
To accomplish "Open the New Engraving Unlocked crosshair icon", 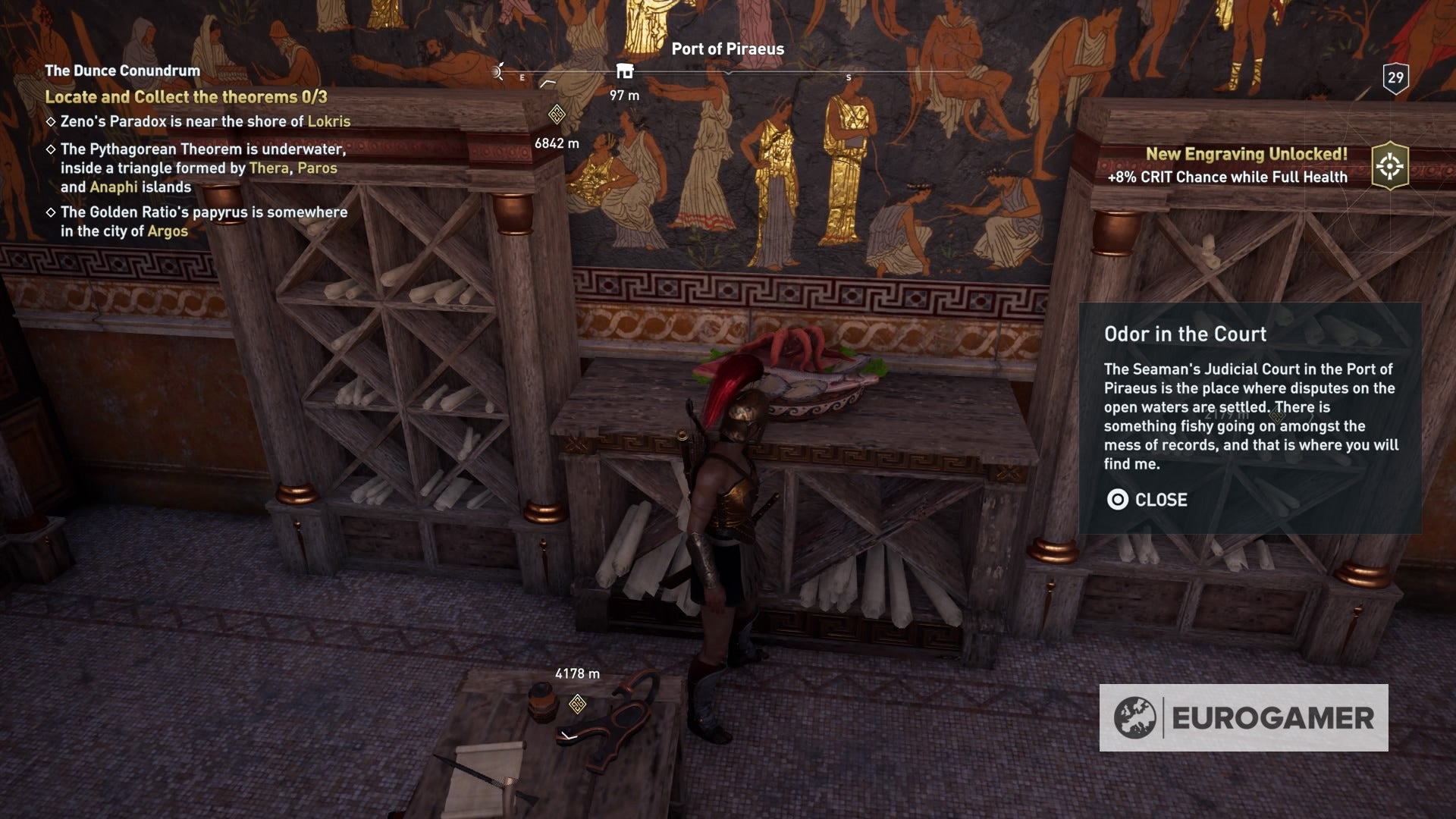I will 1390,166.
